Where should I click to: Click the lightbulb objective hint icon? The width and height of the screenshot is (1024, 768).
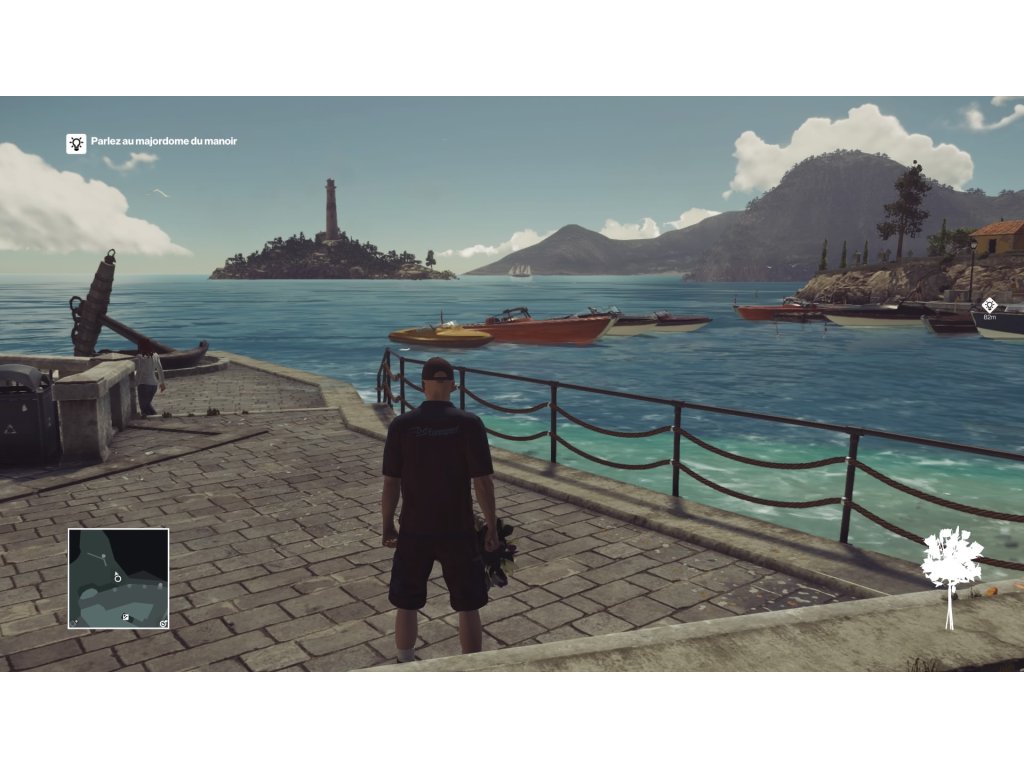(x=76, y=143)
